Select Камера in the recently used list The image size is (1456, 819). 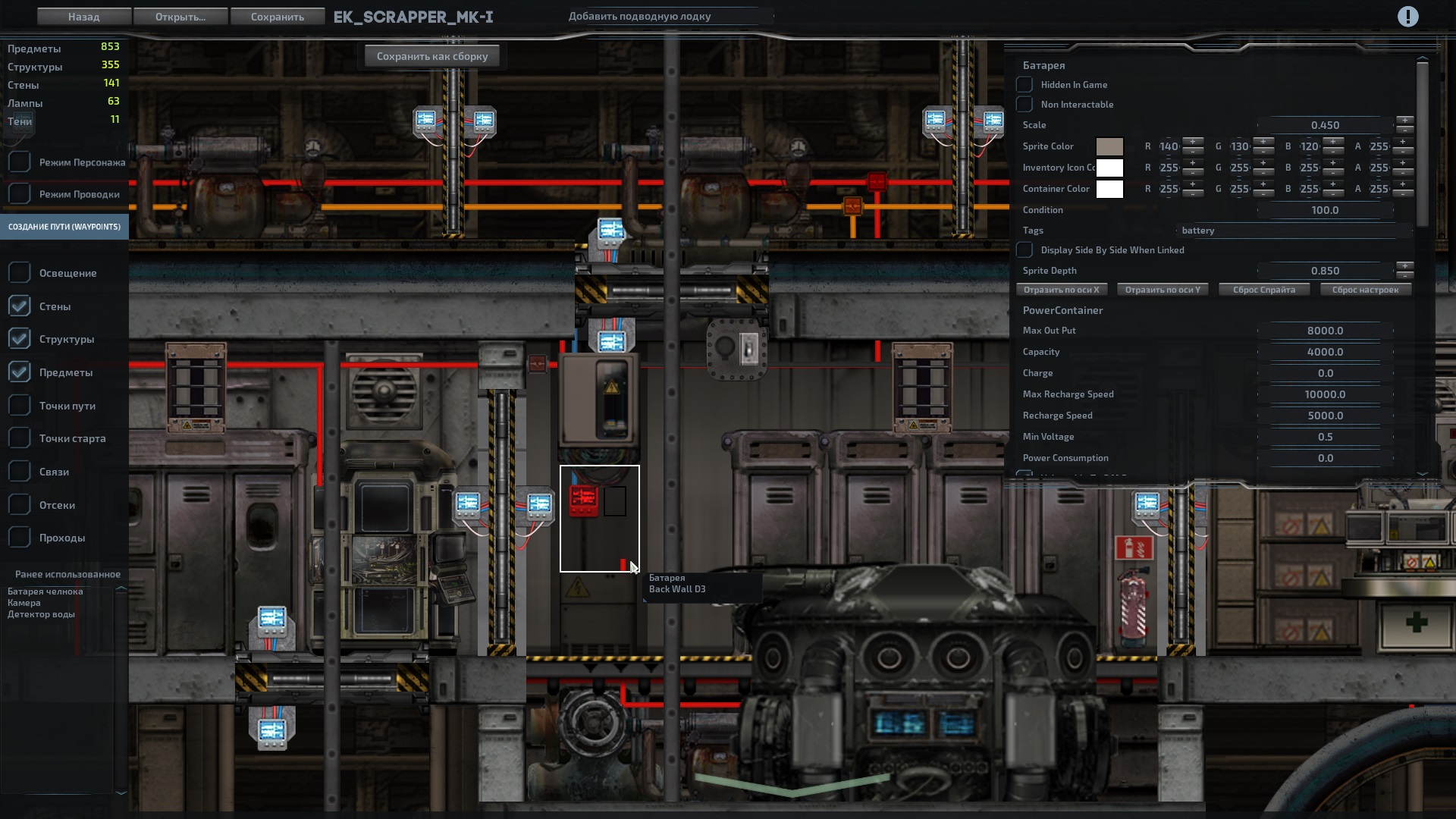23,602
